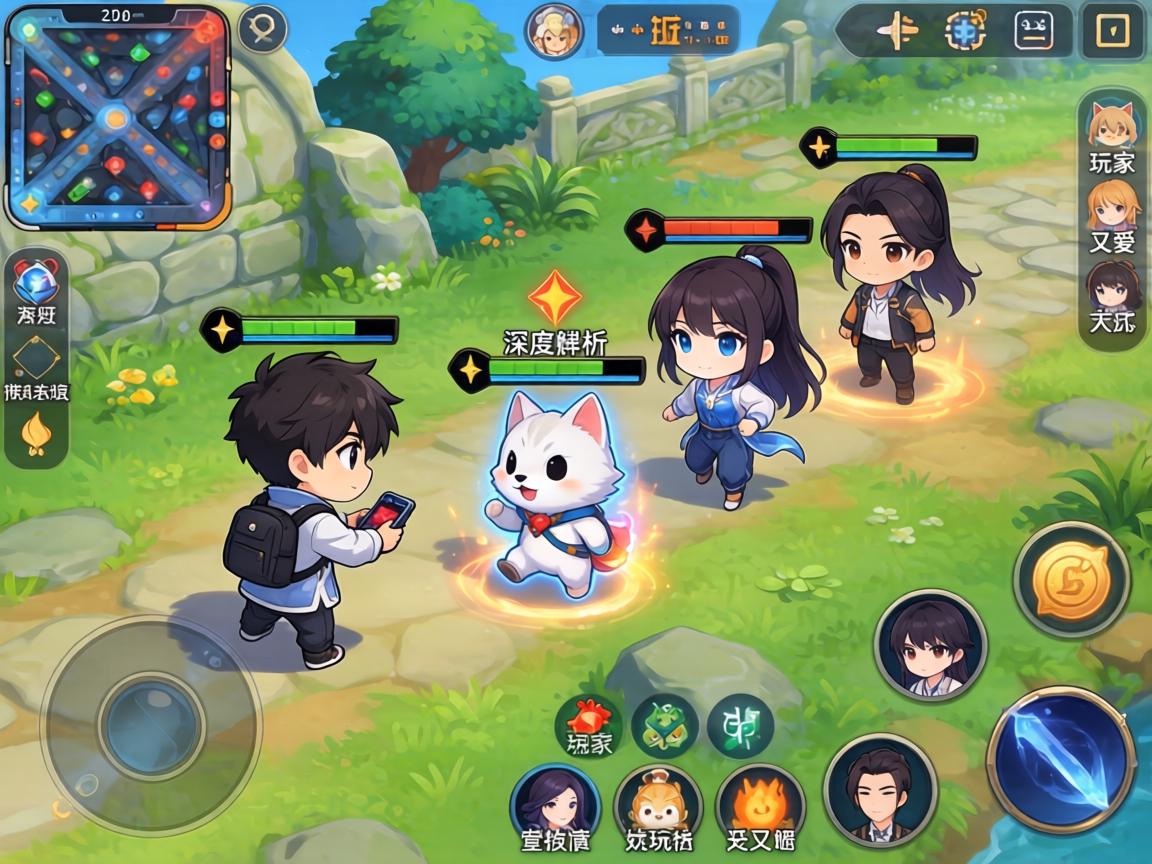Select the empty diamond slot in the left panel

36,358
